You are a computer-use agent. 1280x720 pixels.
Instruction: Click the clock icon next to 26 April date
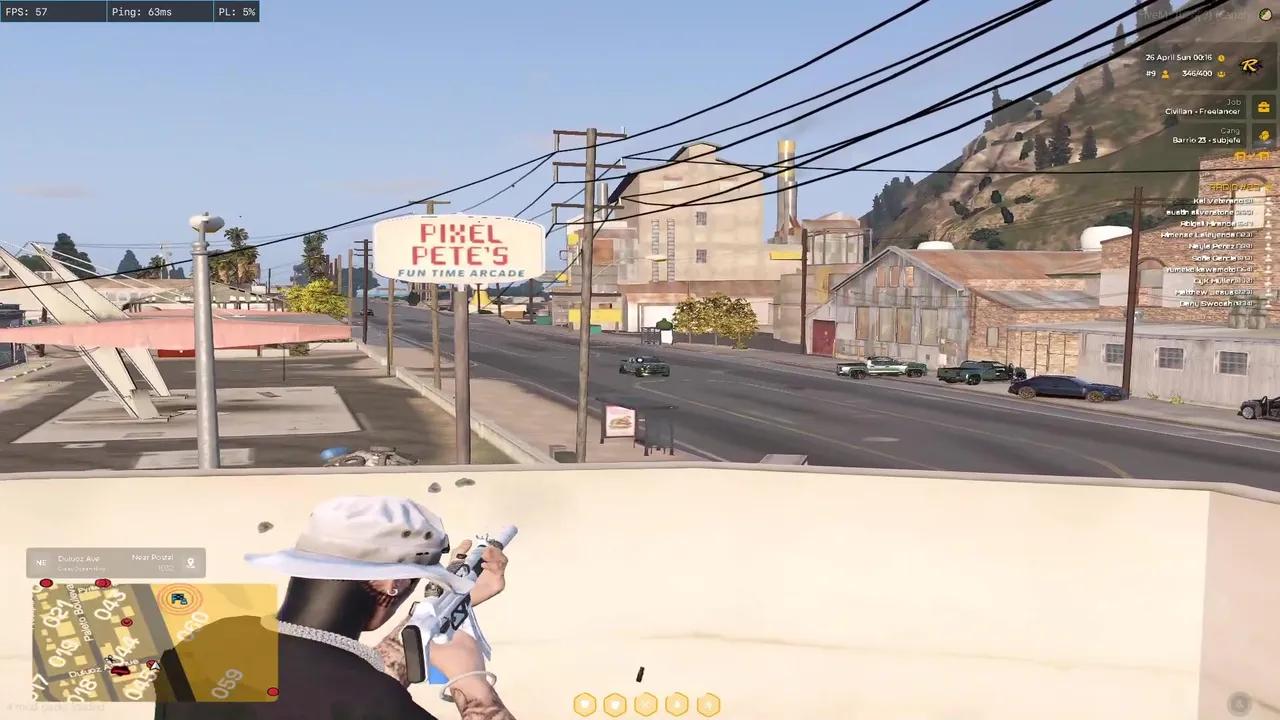(1221, 56)
